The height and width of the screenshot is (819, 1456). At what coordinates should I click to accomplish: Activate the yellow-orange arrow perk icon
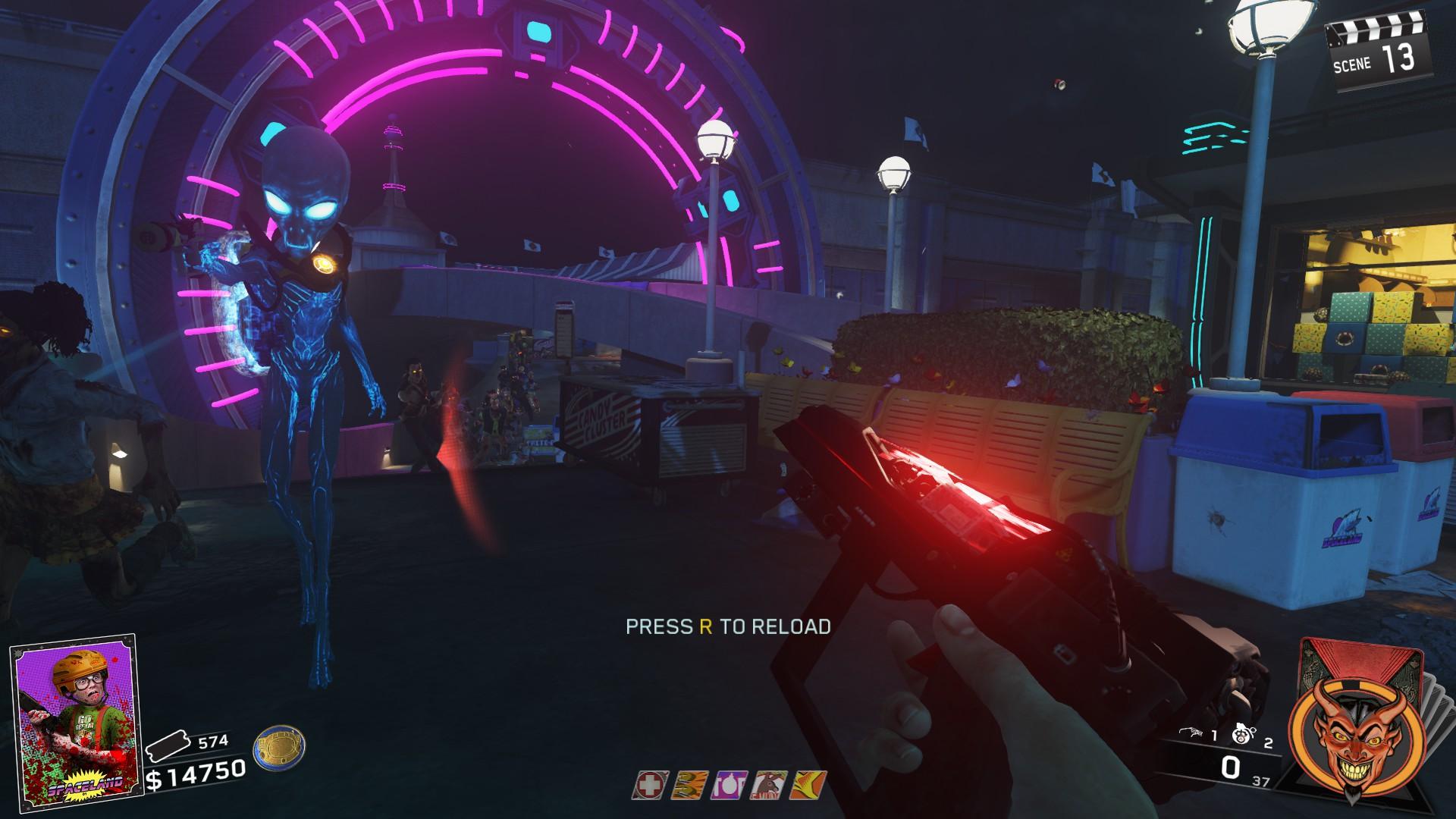point(806,786)
